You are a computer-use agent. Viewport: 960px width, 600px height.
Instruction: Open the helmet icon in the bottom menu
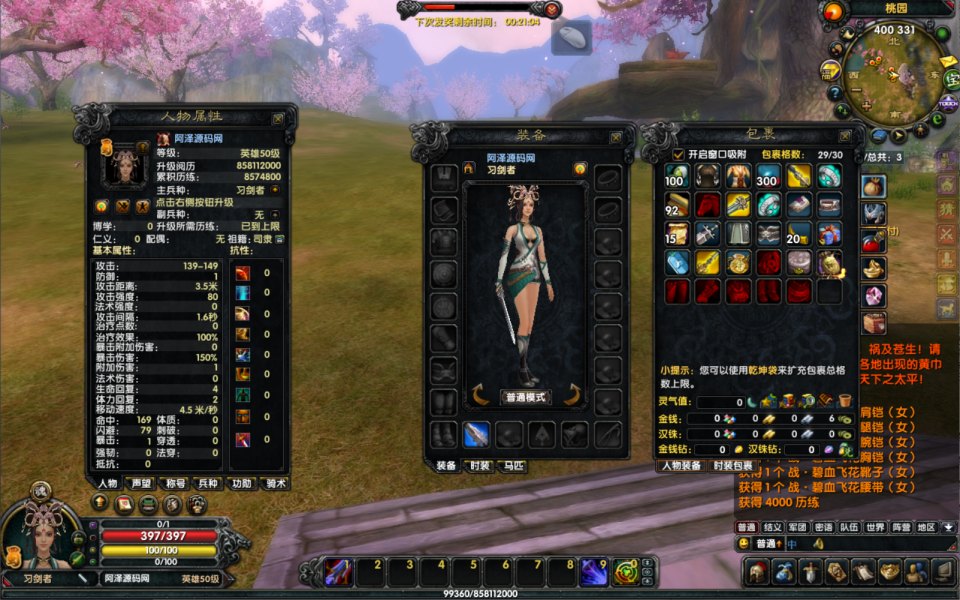click(757, 572)
